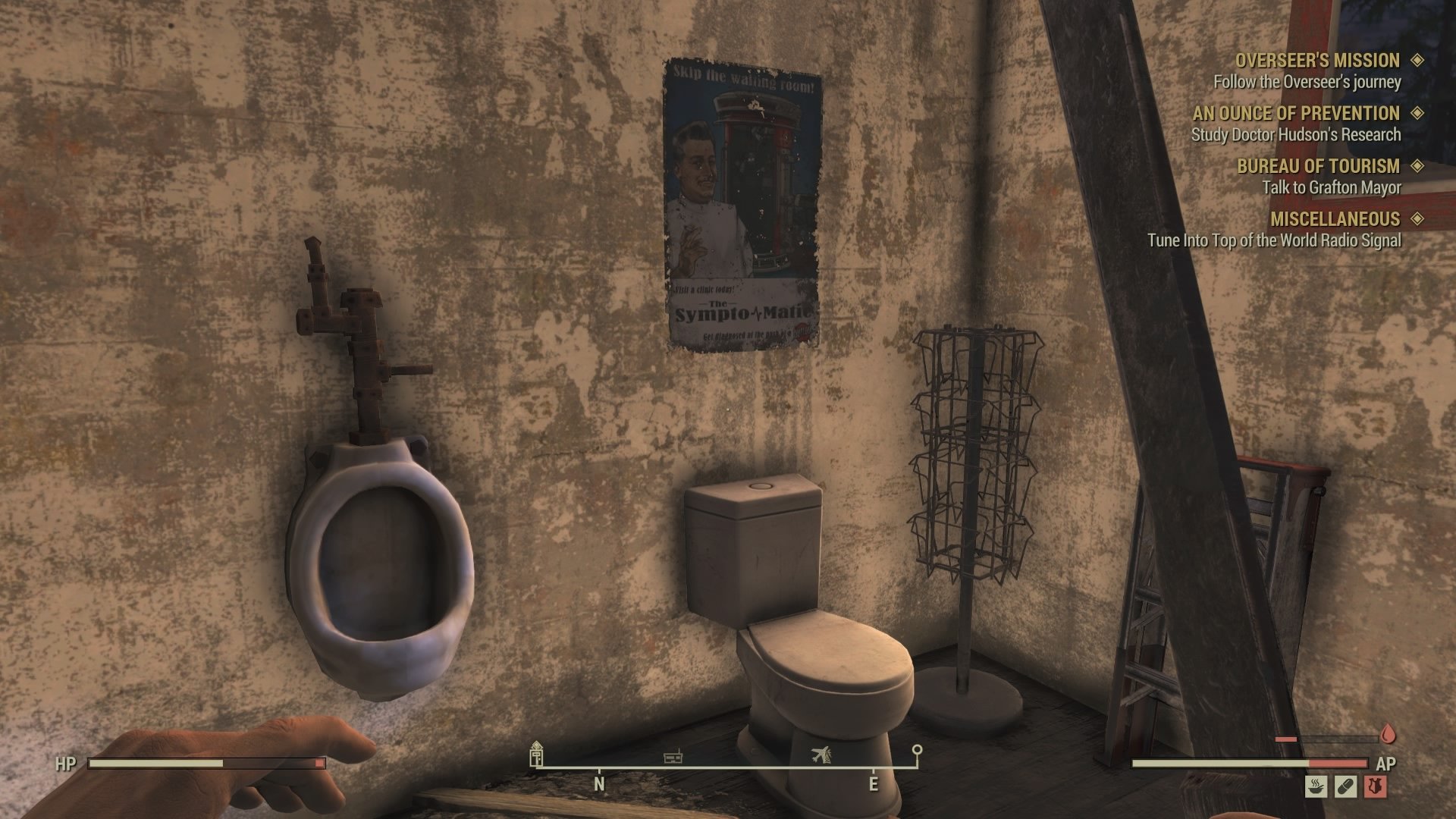Open the Bureau of Tourism quest tab
This screenshot has width=1456, height=819.
tap(1319, 166)
